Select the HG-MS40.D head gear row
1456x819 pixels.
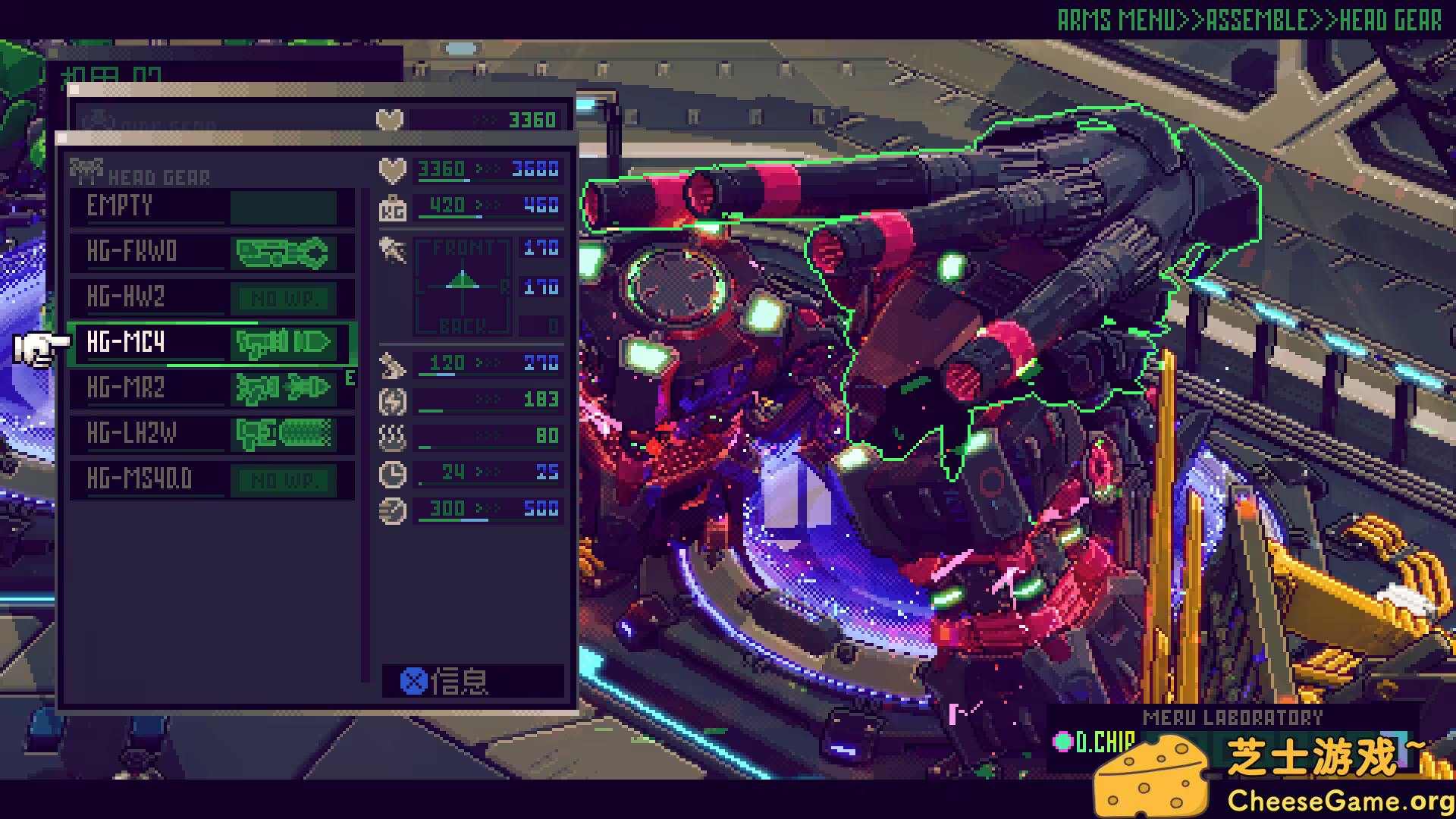tap(211, 480)
